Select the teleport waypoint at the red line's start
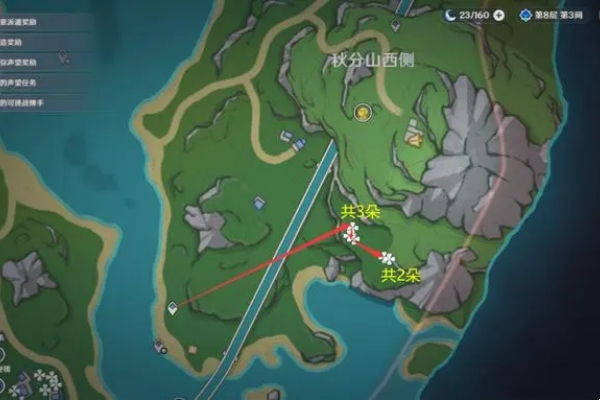This screenshot has height=400, width=600. pos(173,307)
